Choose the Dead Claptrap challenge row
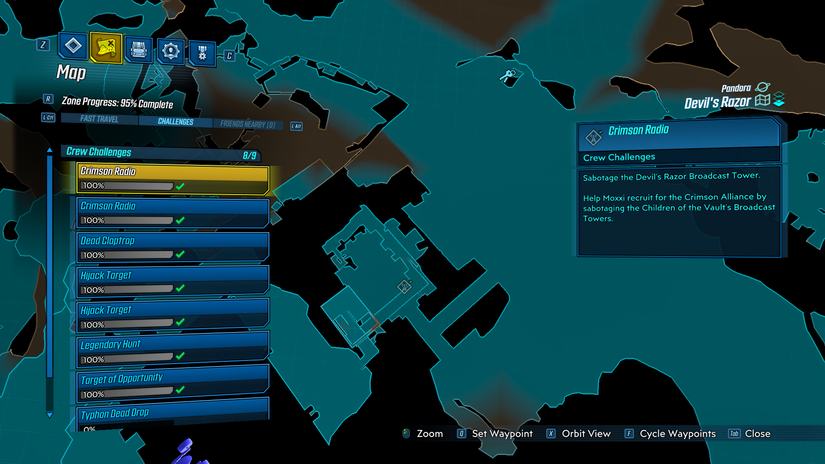 click(172, 247)
